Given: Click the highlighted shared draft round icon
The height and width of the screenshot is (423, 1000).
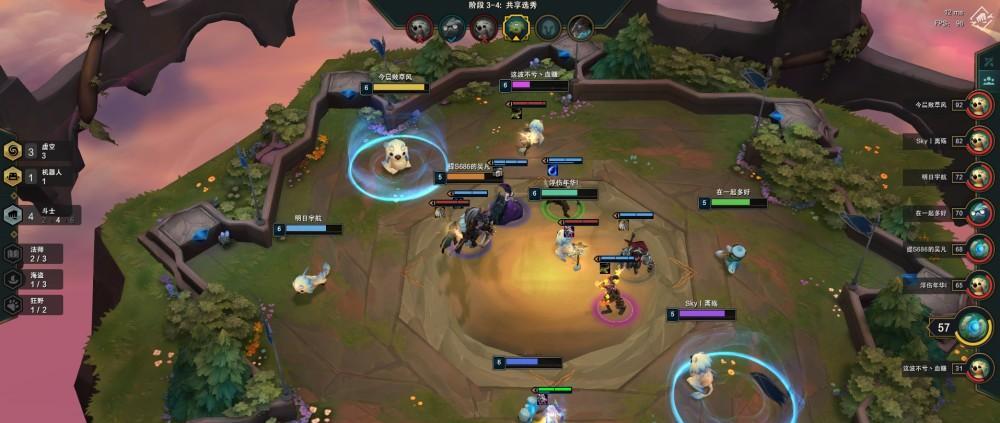Looking at the screenshot, I should pyautogui.click(x=514, y=27).
